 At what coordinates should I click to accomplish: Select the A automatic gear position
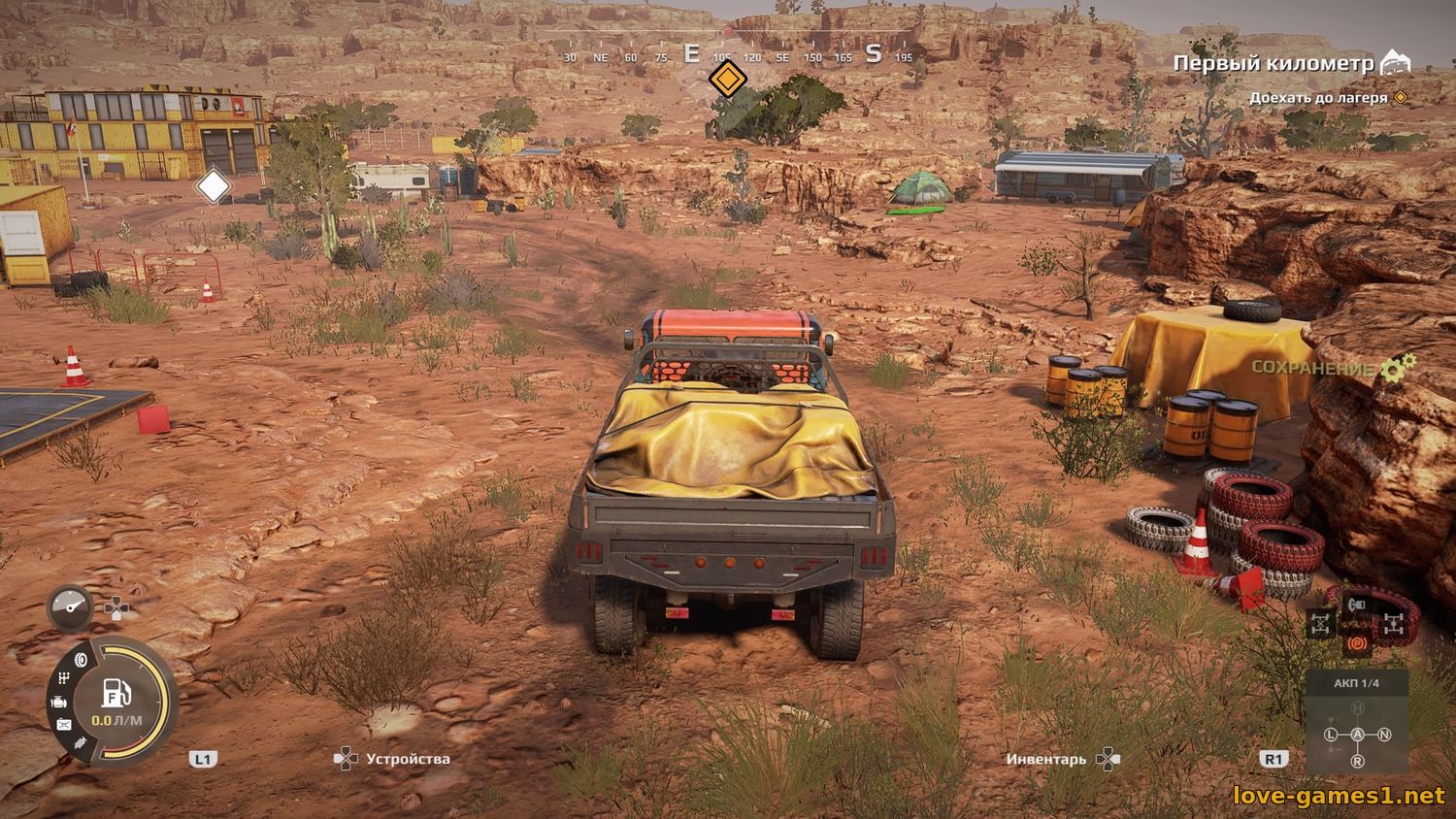[1358, 735]
